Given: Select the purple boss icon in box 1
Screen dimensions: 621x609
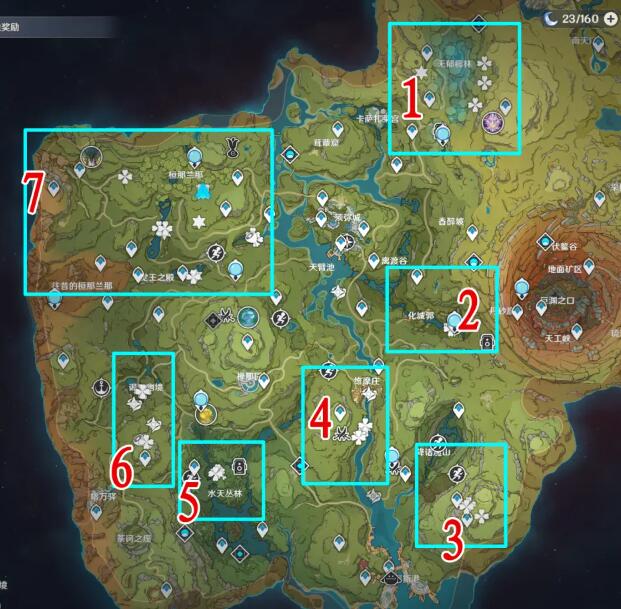Looking at the screenshot, I should [493, 121].
